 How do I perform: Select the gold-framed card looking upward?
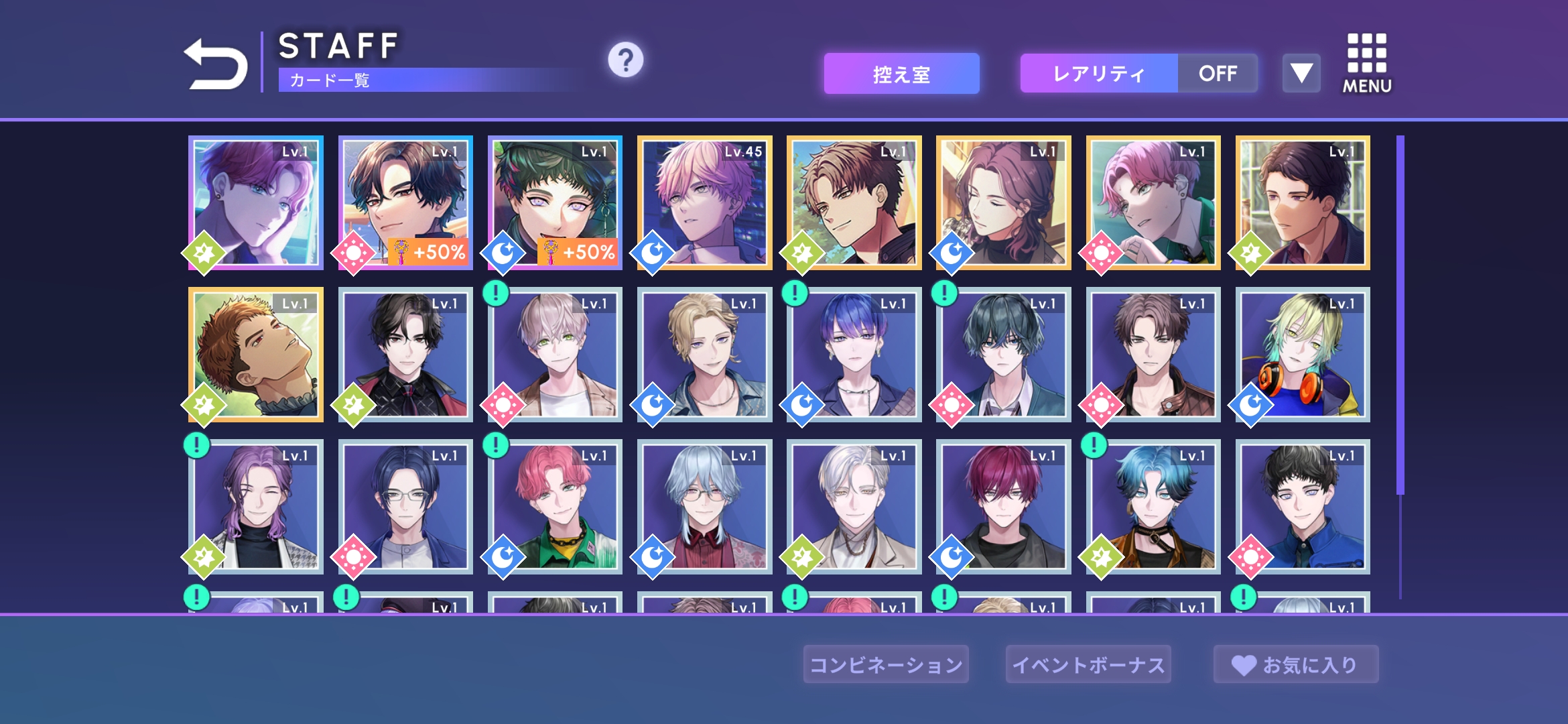click(256, 355)
